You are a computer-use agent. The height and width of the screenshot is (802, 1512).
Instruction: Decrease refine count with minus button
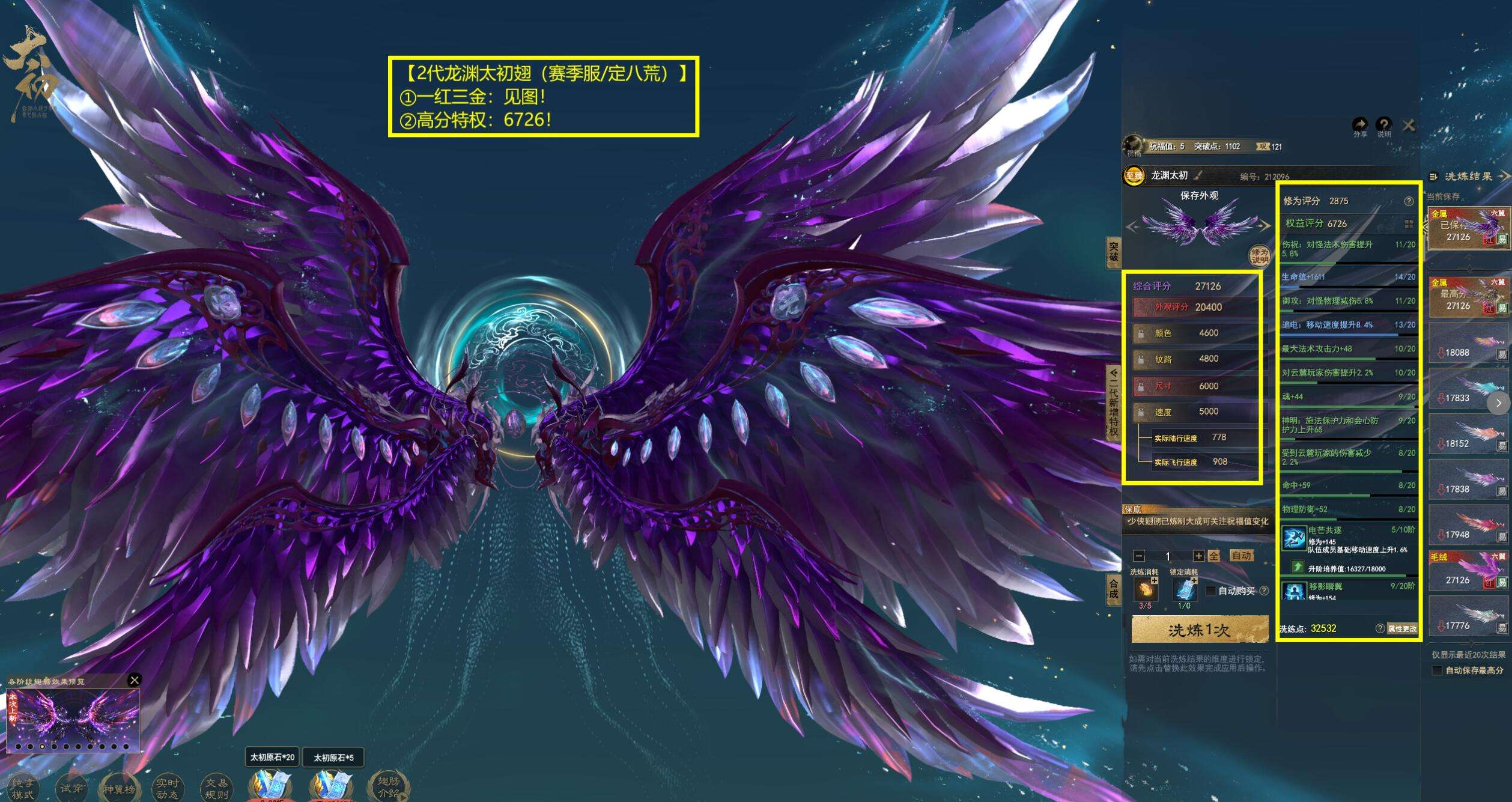click(1138, 556)
